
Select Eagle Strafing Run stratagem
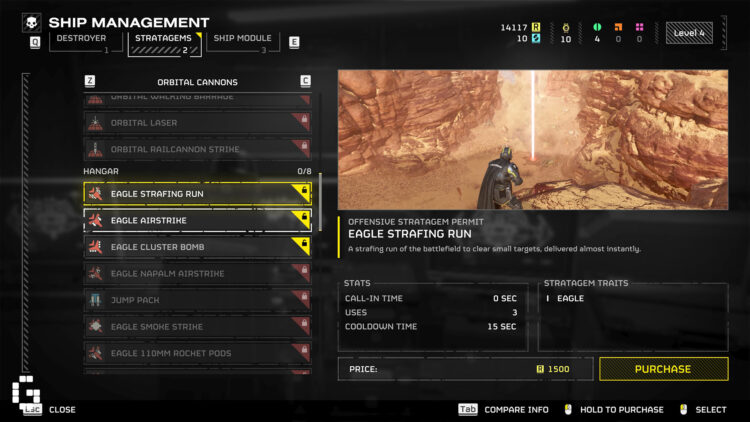point(197,193)
